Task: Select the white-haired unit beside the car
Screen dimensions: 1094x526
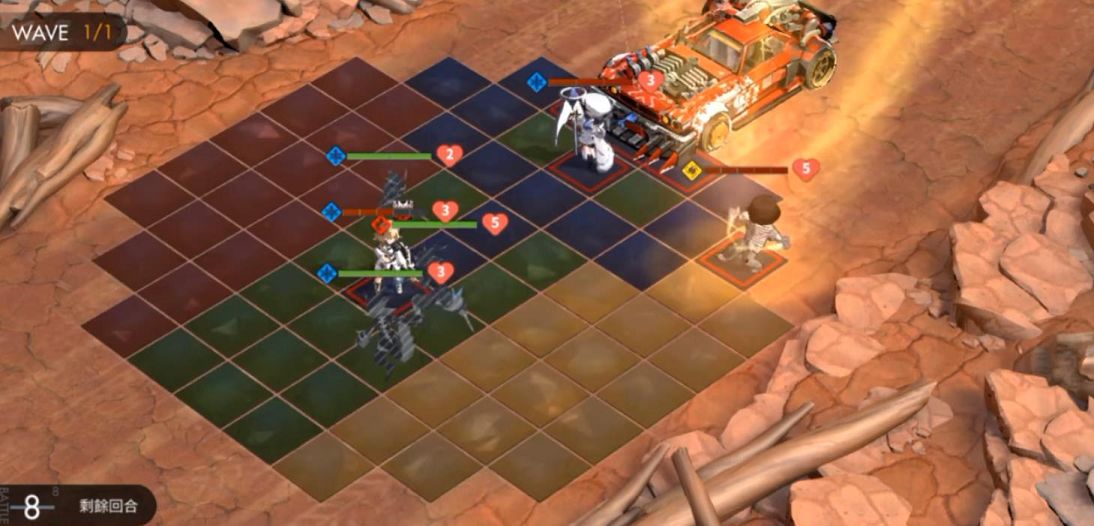Action: pyautogui.click(x=599, y=133)
